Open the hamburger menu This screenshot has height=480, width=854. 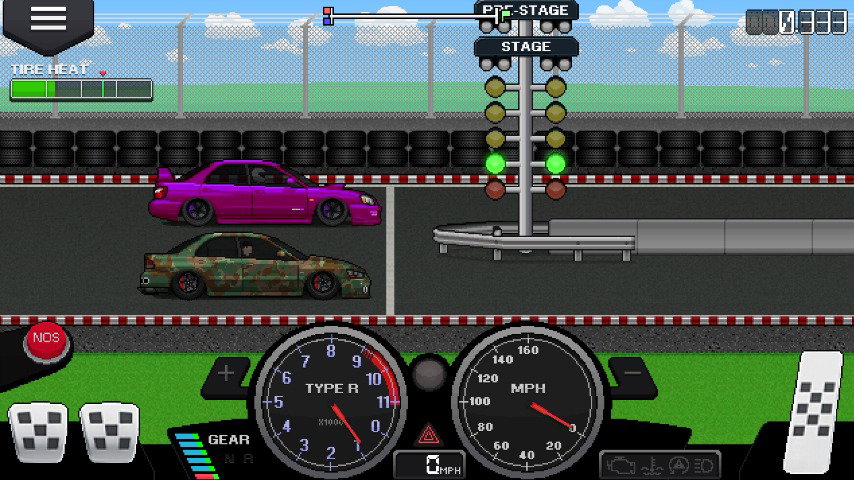click(x=47, y=19)
